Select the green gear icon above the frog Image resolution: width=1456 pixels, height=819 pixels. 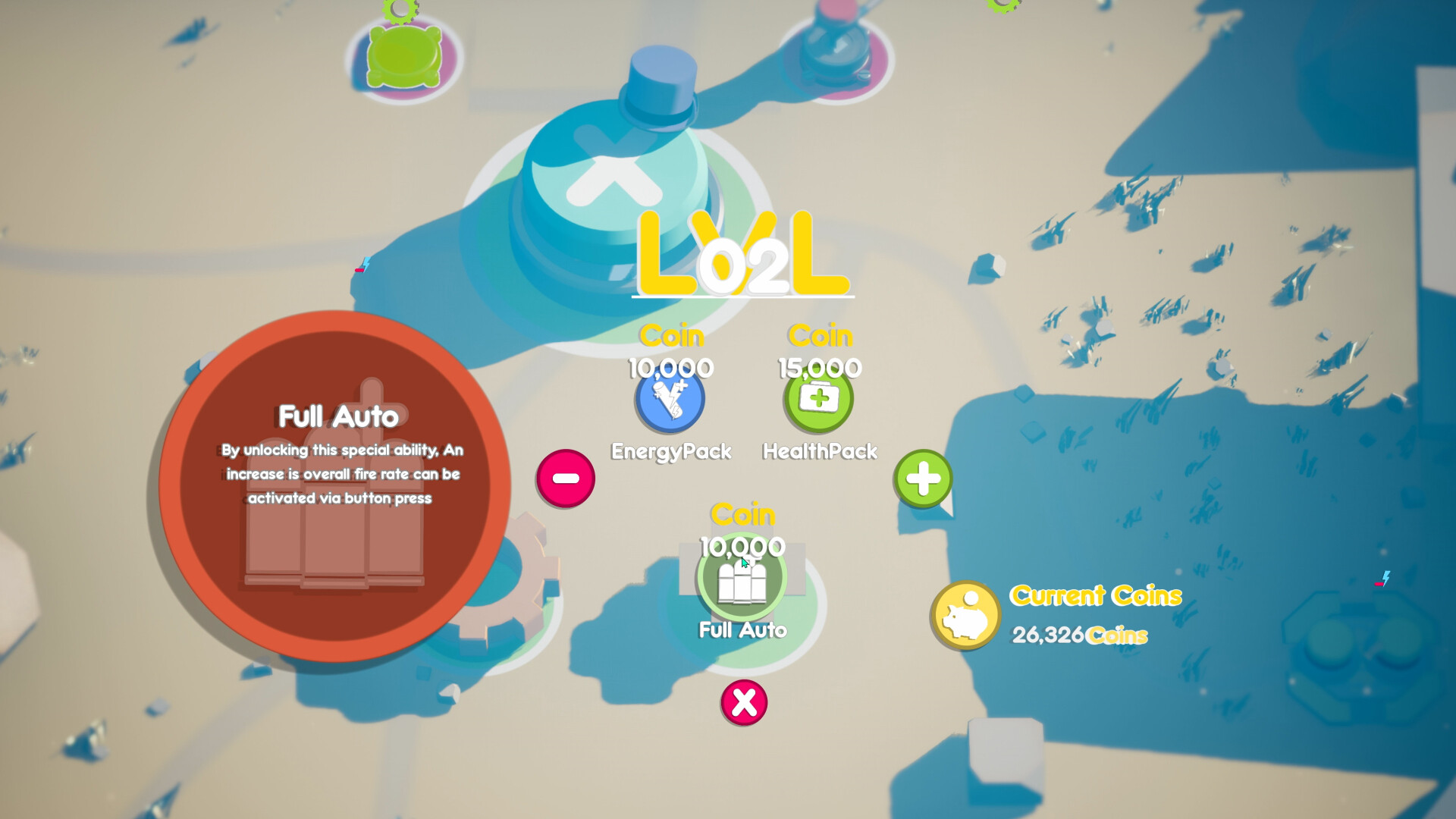tap(400, 11)
